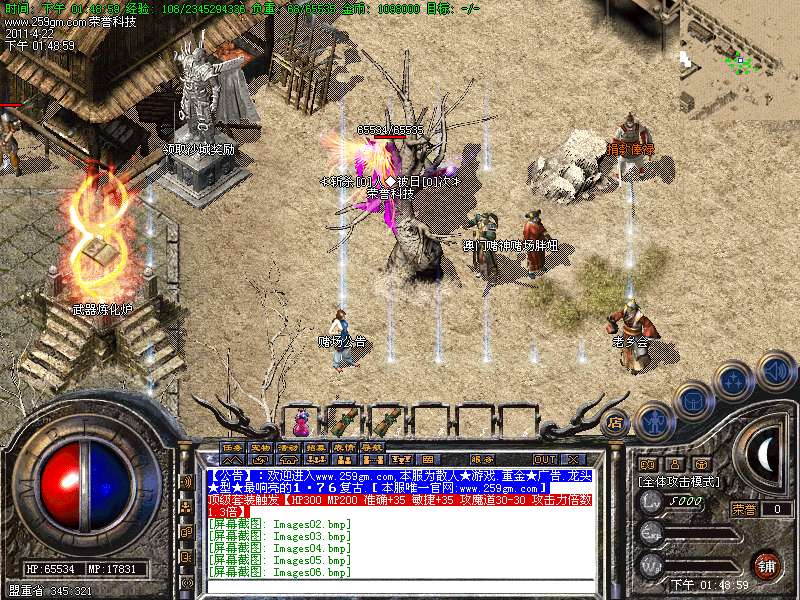
Task: Open the character equipment round button
Action: (652, 422)
